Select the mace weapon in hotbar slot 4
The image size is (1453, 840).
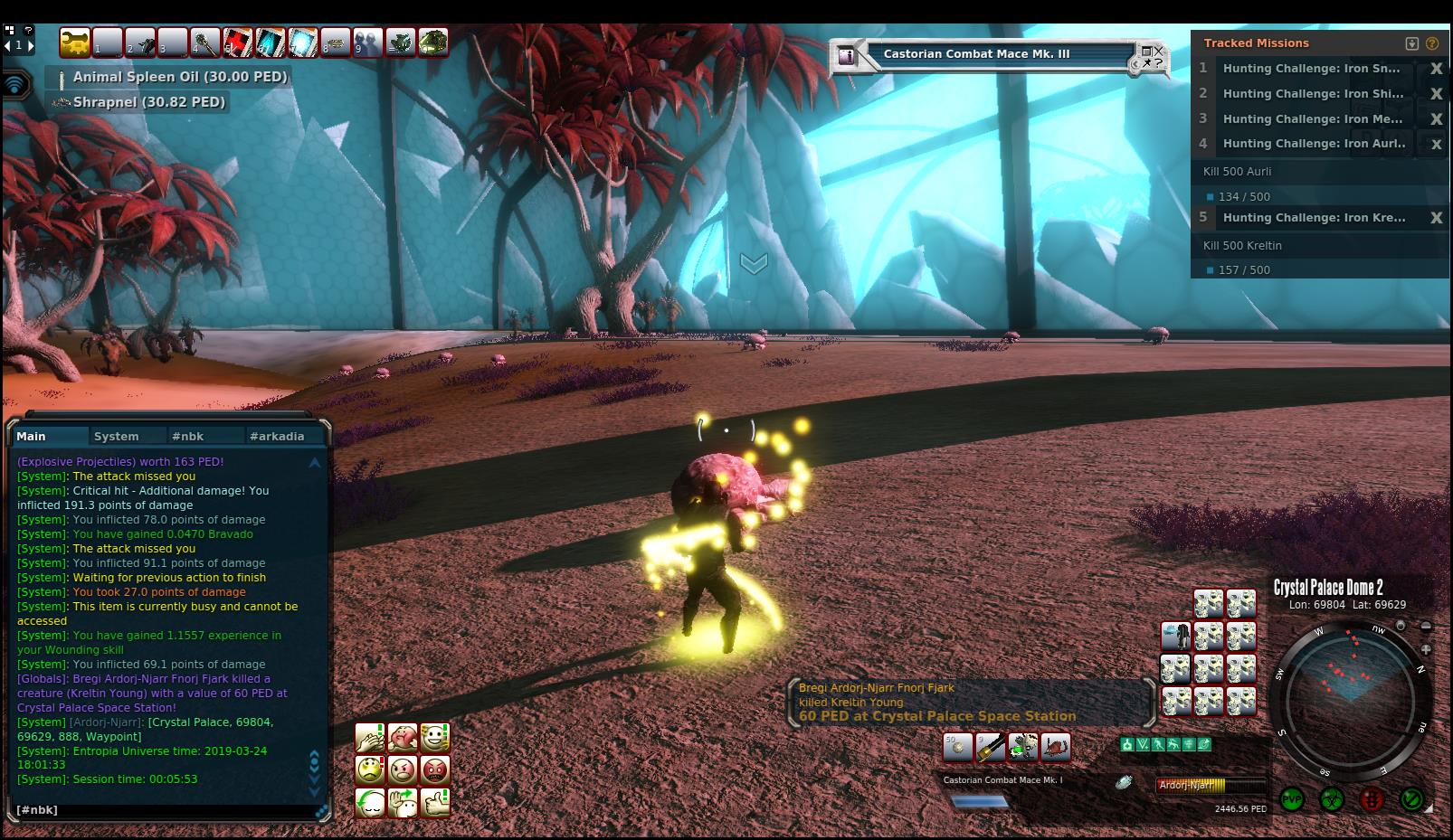tap(205, 42)
